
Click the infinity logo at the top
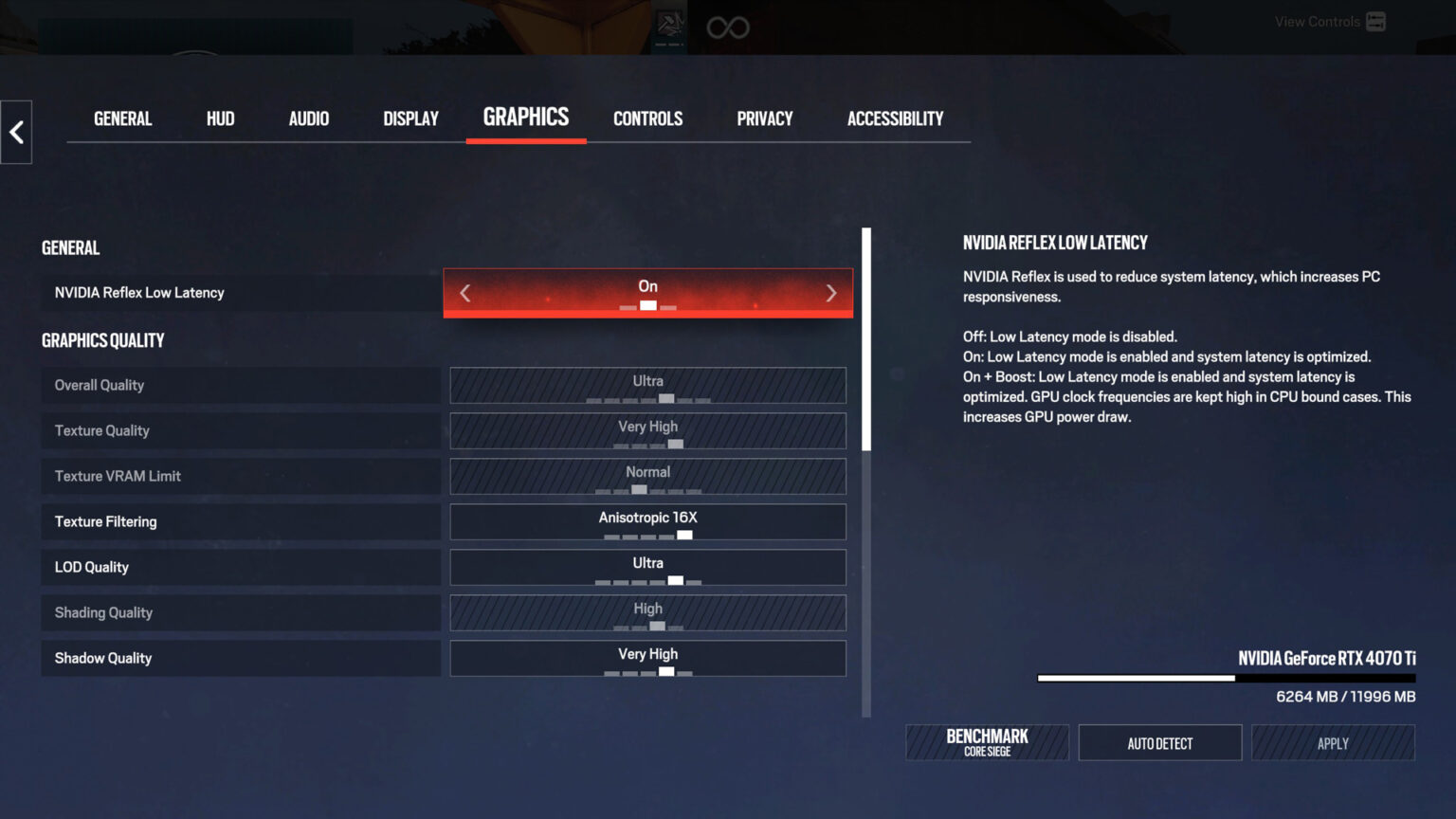click(x=727, y=27)
